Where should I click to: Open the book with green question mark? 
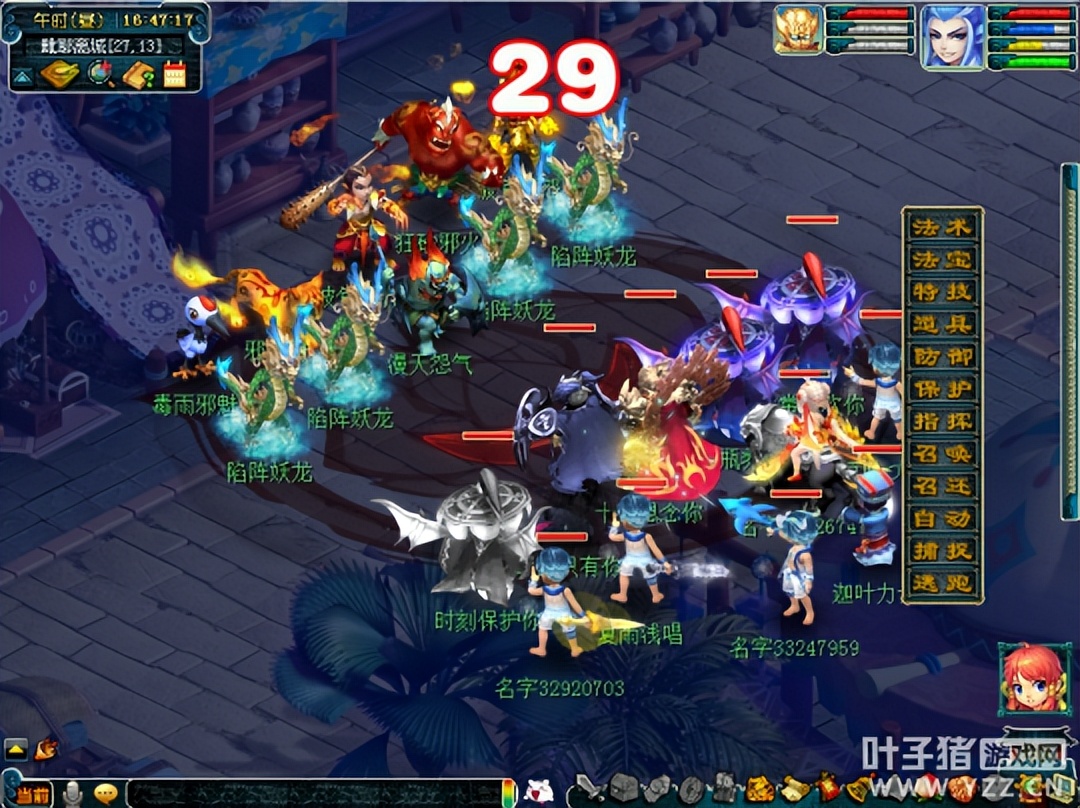(137, 74)
